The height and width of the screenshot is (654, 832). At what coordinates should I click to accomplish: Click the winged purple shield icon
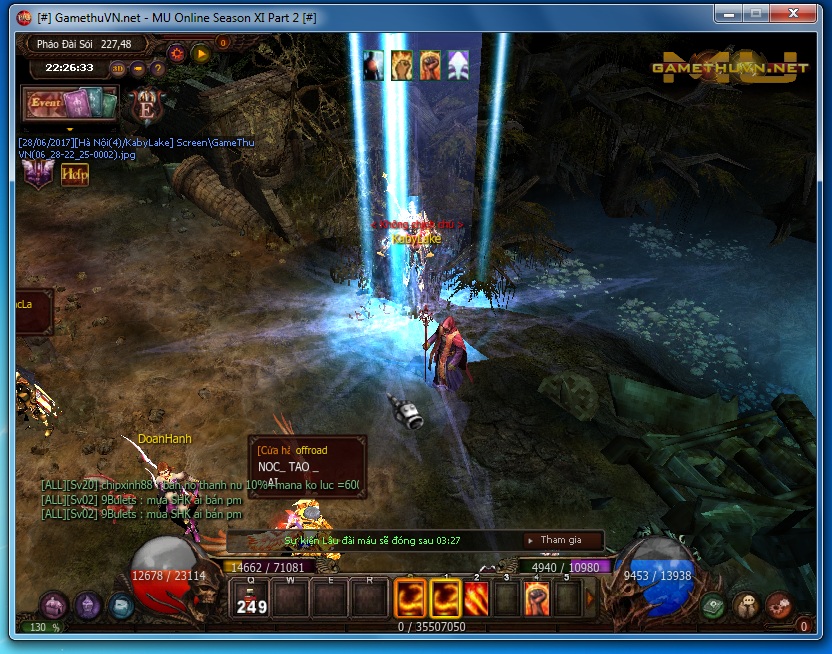[x=39, y=173]
